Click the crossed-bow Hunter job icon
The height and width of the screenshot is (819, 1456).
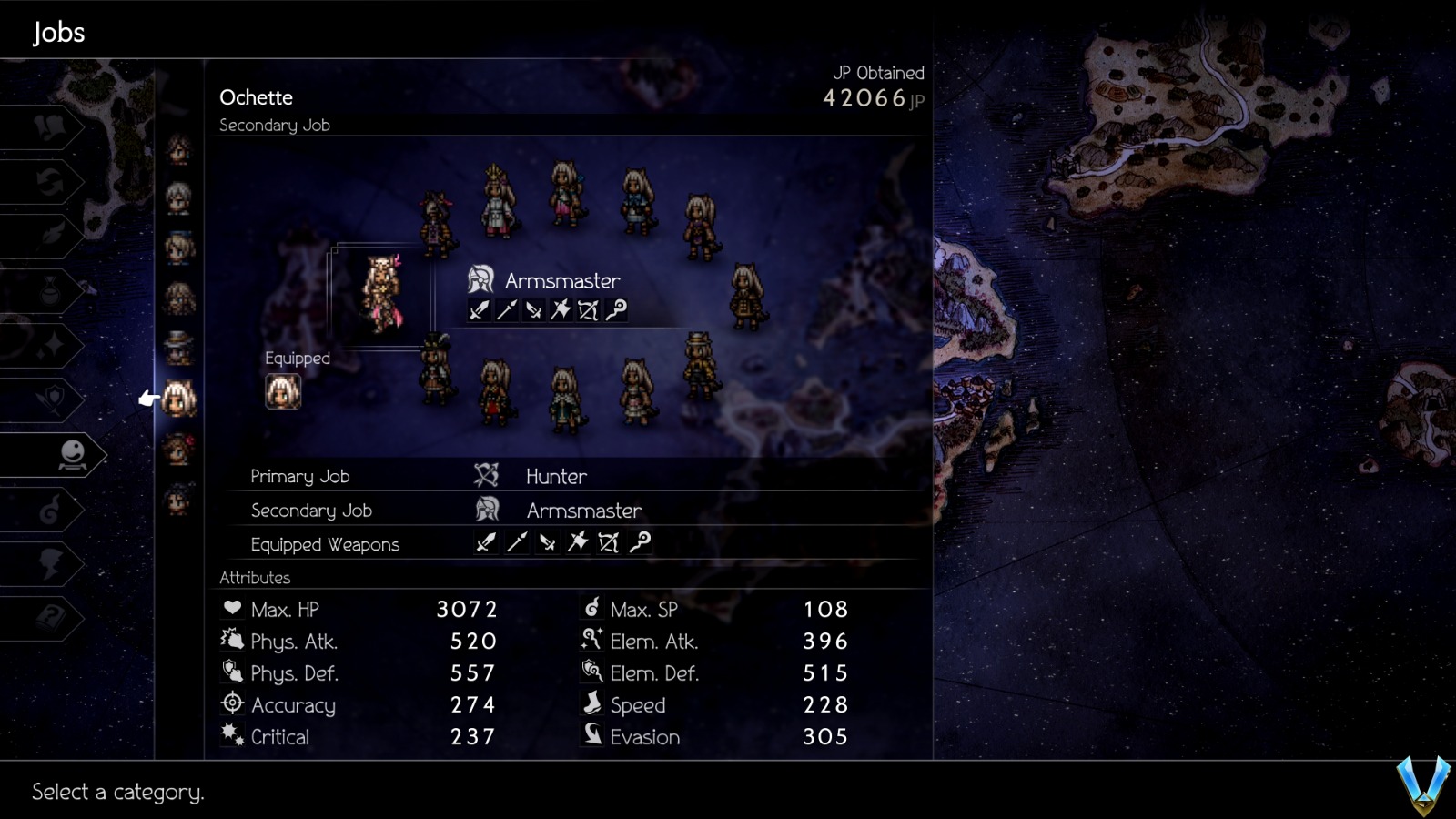486,475
